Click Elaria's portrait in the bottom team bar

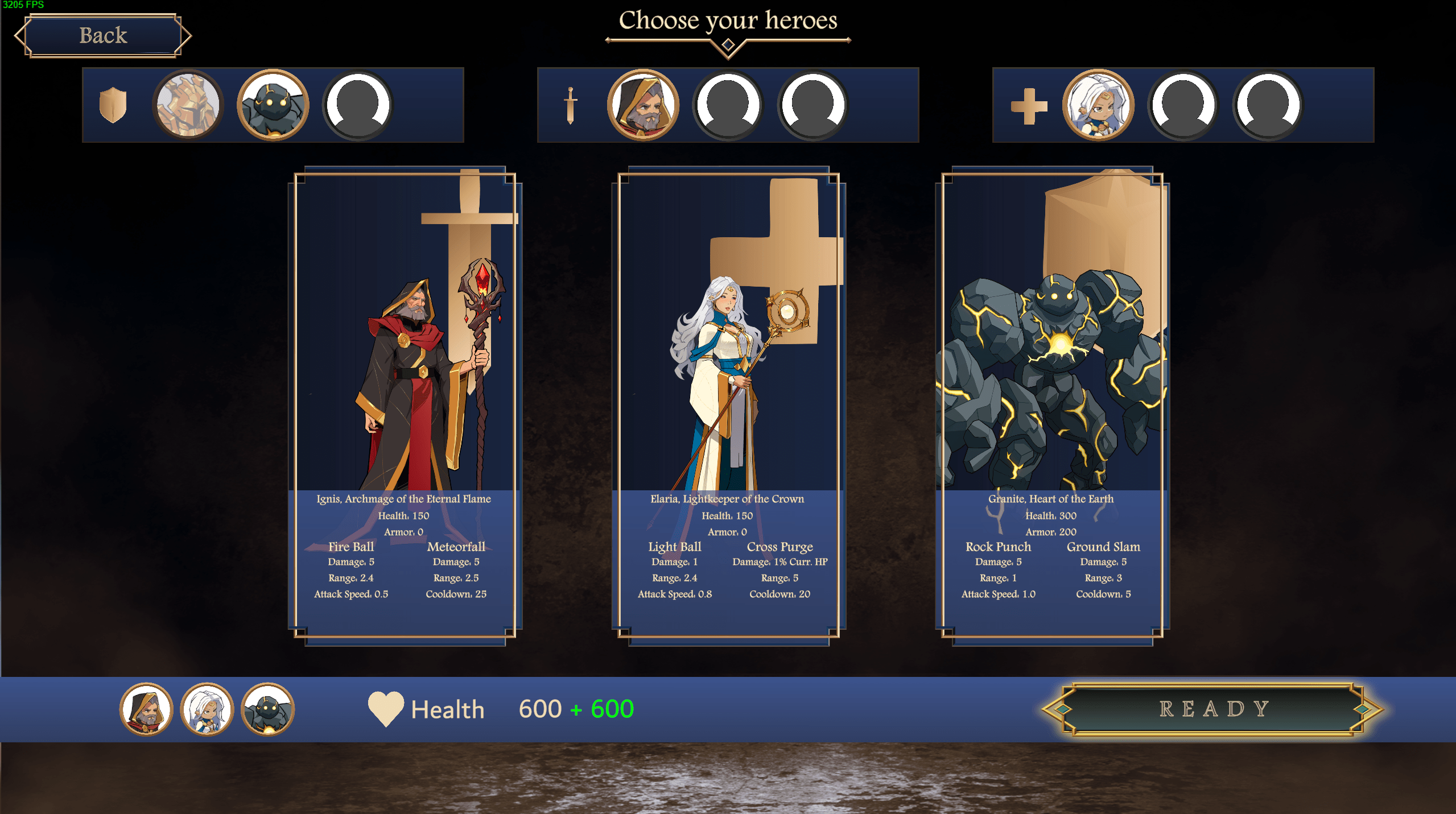click(x=207, y=709)
